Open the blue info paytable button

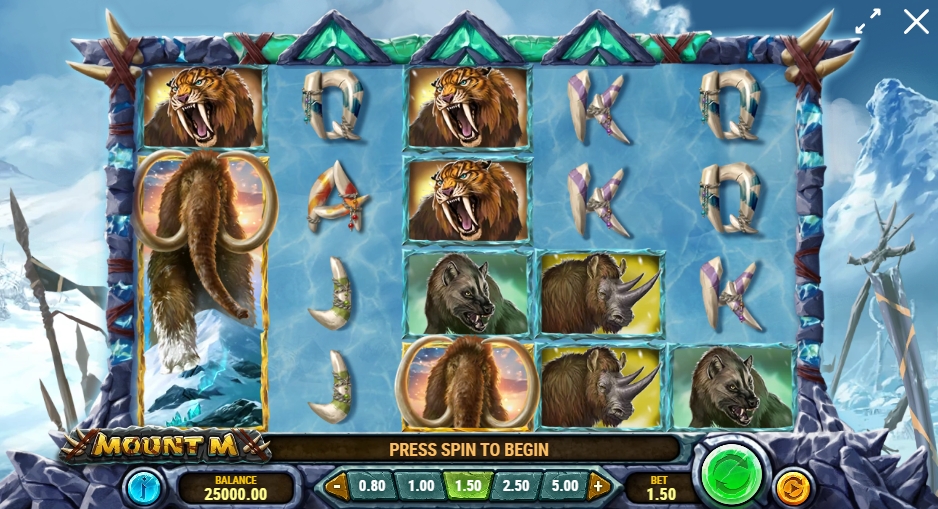click(x=142, y=487)
